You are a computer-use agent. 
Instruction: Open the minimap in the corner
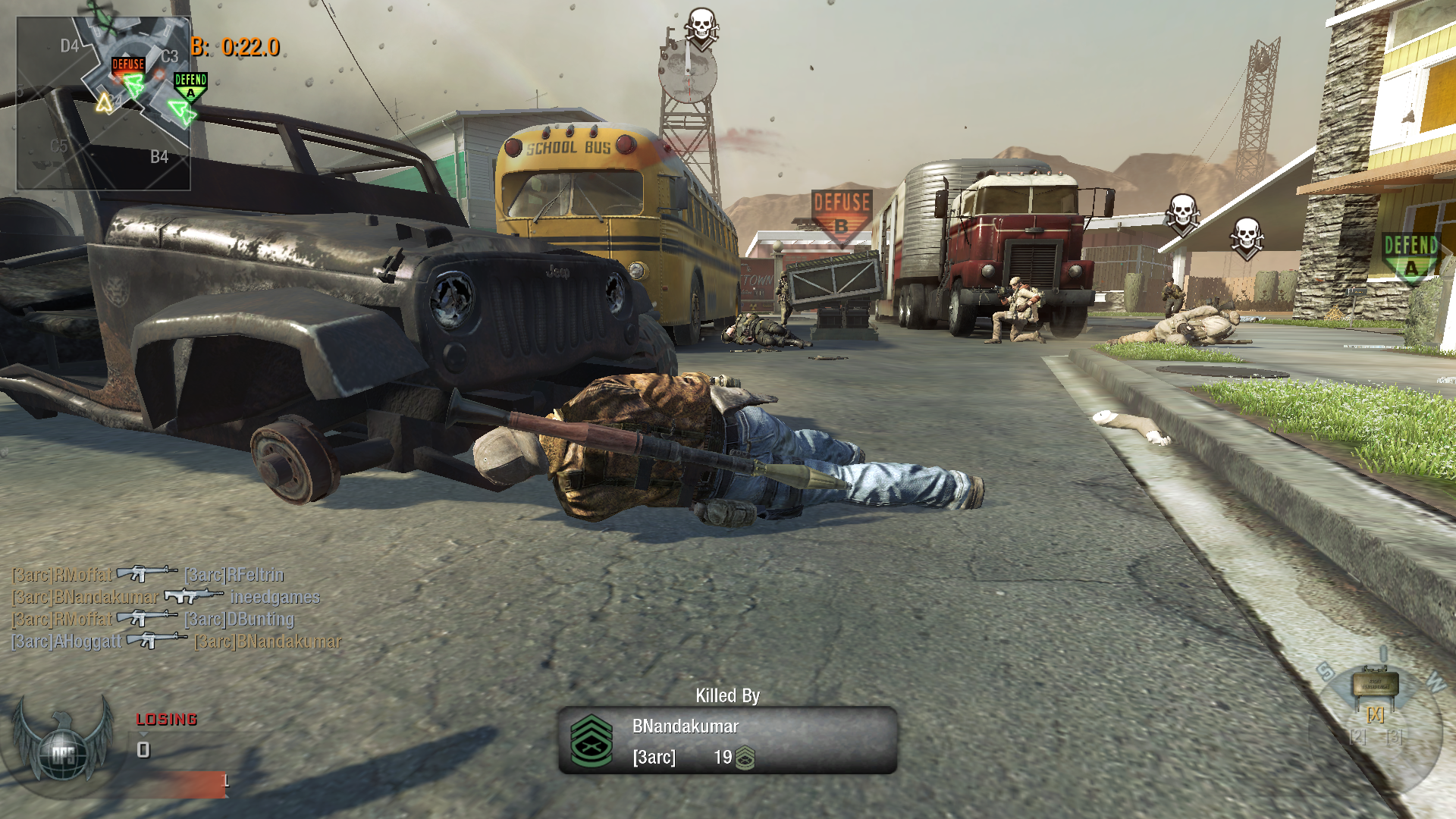point(103,104)
